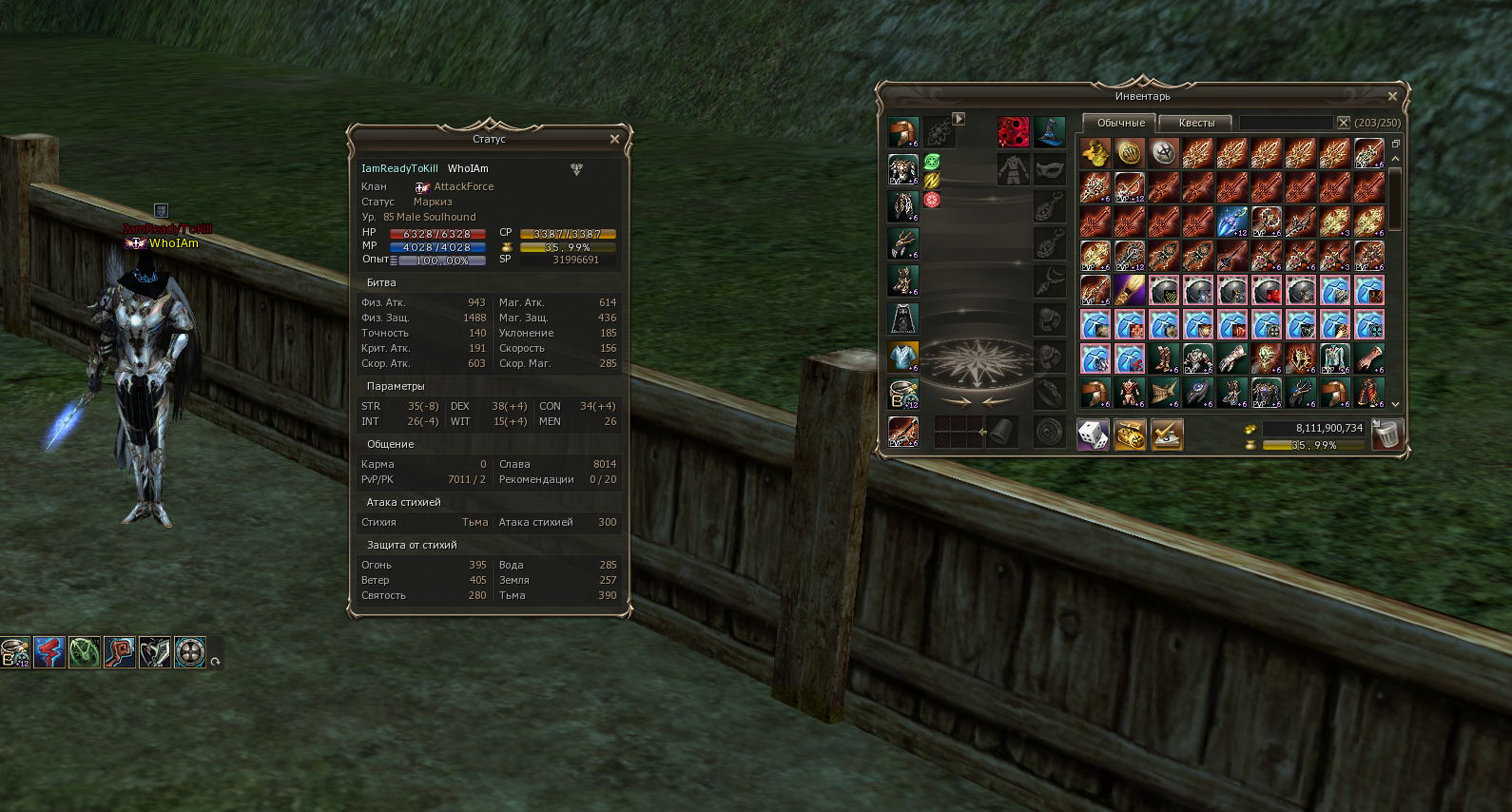1512x812 pixels.
Task: Select the Обычные inventory tab
Action: [x=1120, y=123]
